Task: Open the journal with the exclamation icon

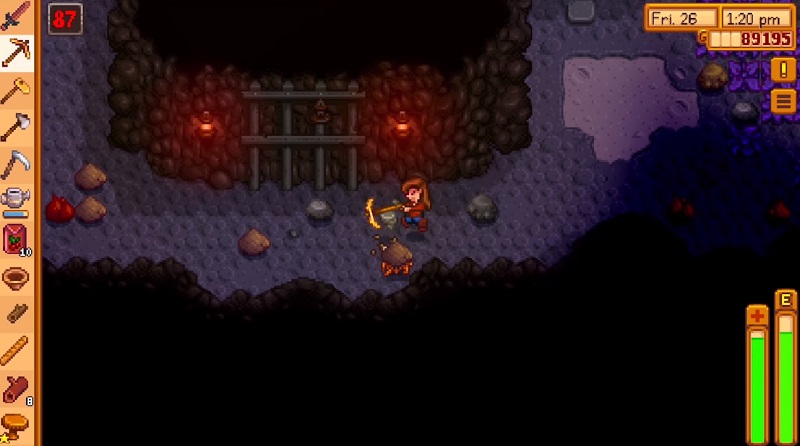Action: tap(782, 70)
